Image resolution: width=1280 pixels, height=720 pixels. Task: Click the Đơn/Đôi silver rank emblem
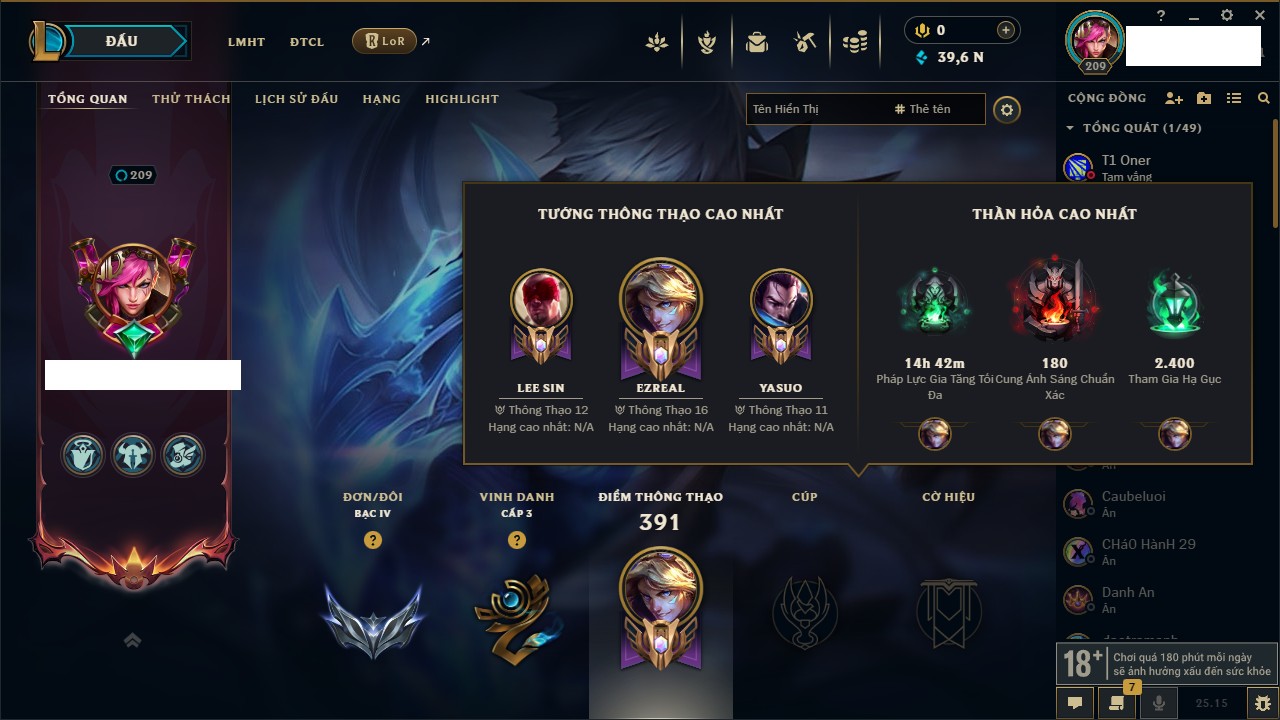(x=373, y=620)
